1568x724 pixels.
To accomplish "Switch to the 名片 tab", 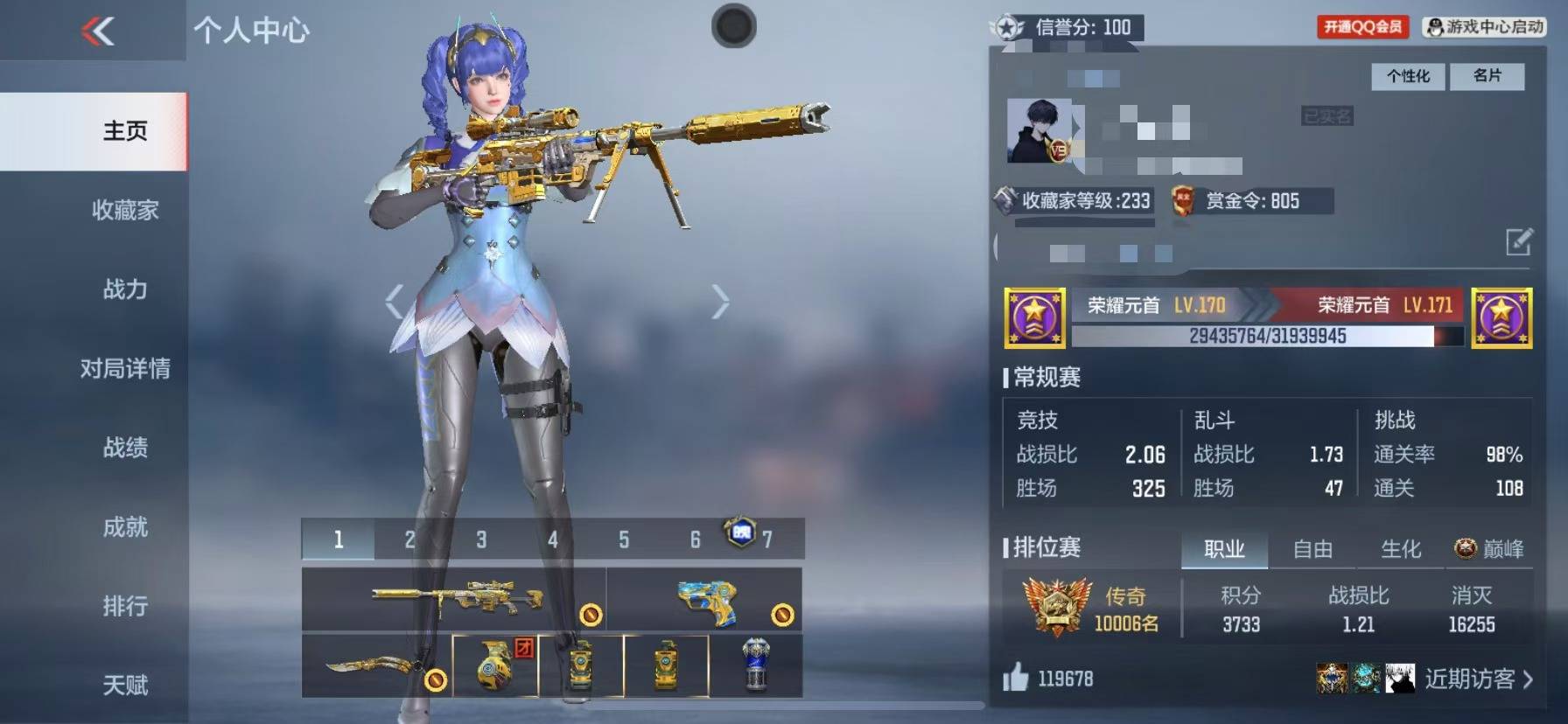I will click(x=1487, y=77).
